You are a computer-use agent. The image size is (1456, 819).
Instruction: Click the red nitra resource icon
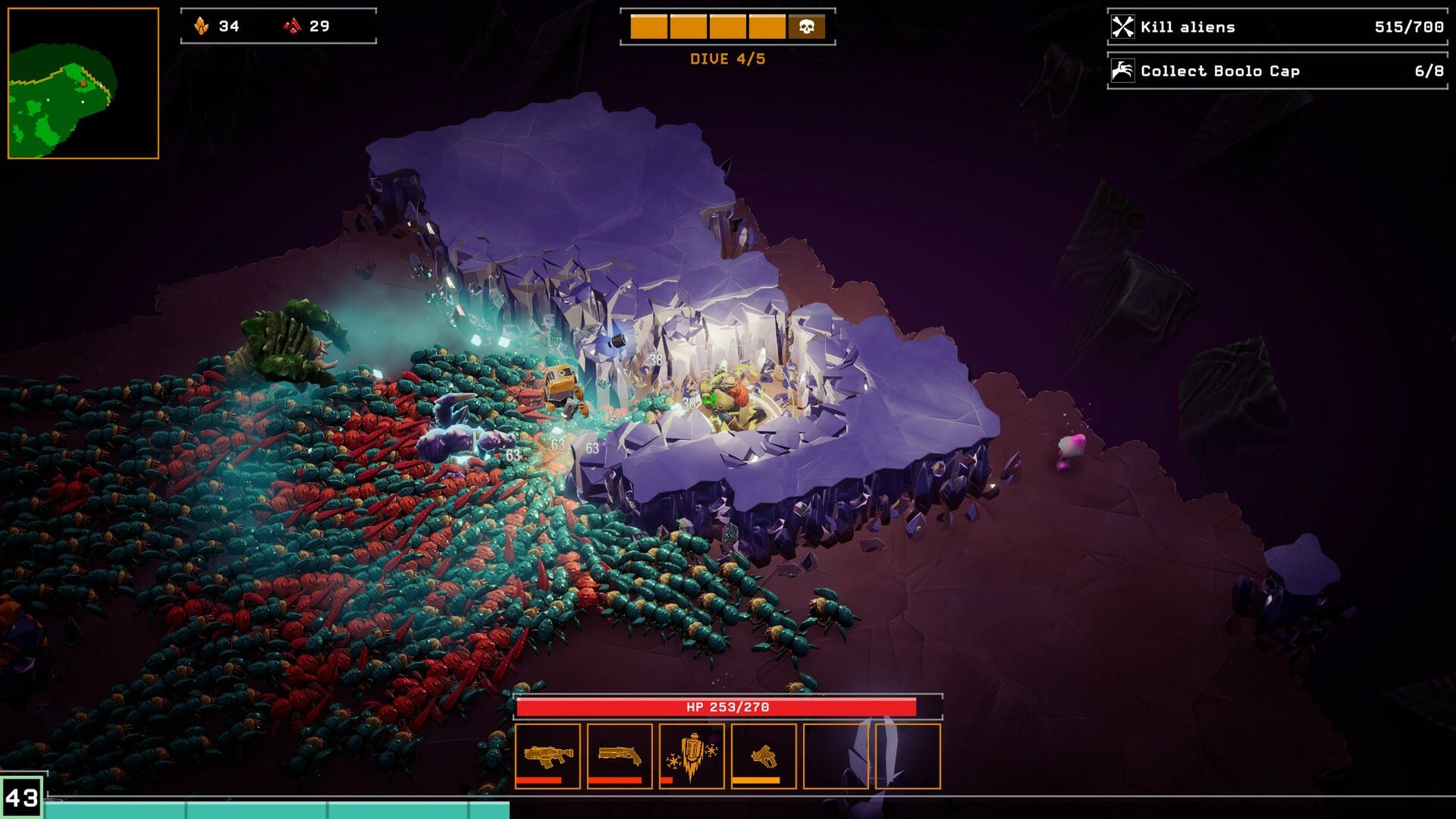pyautogui.click(x=293, y=25)
